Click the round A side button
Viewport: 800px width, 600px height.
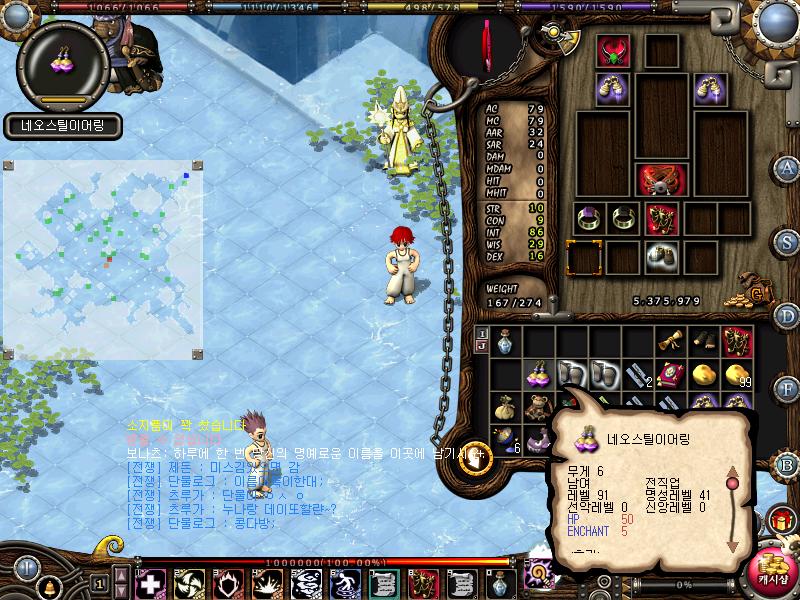coord(788,167)
